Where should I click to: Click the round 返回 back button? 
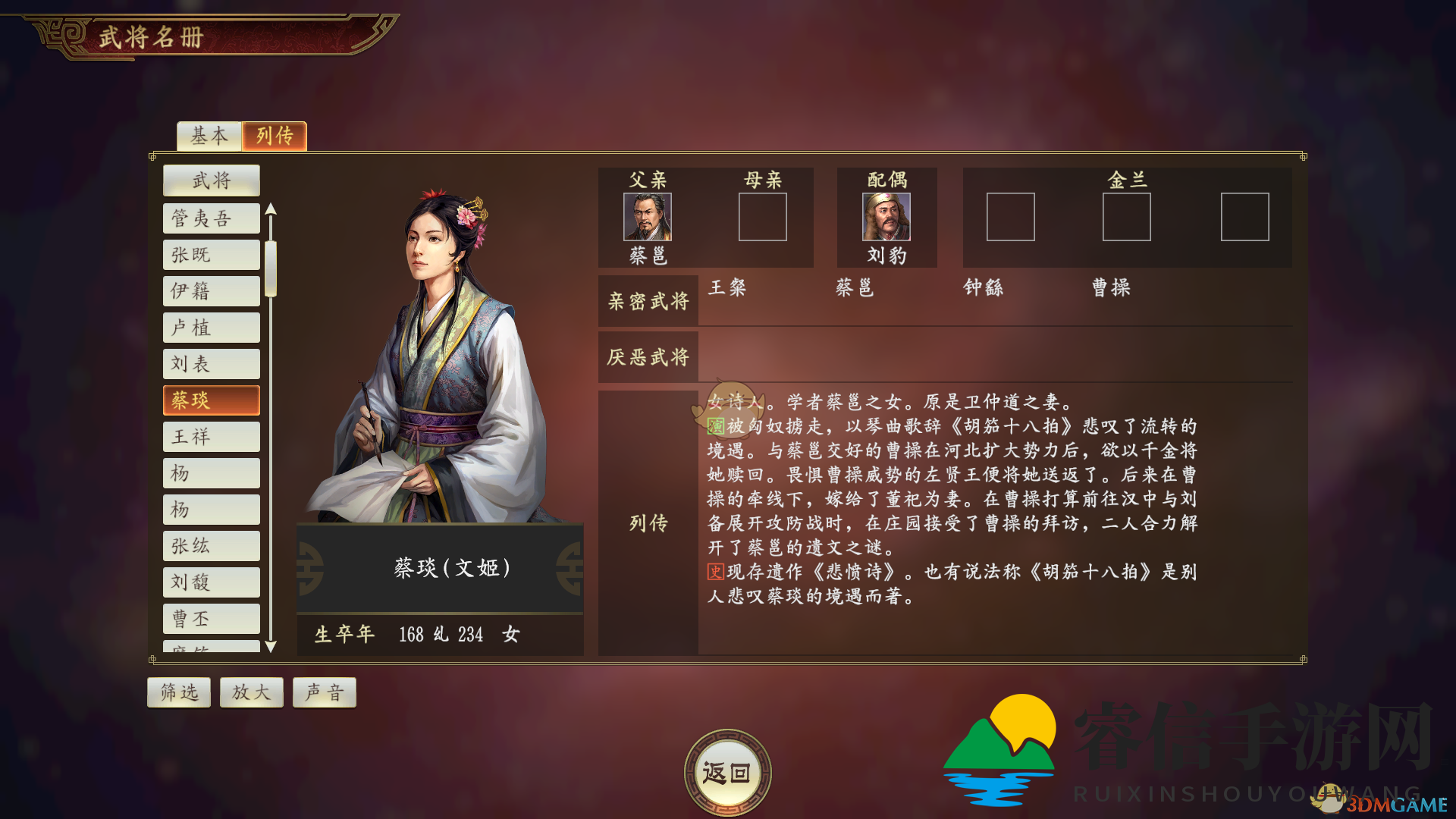727,773
